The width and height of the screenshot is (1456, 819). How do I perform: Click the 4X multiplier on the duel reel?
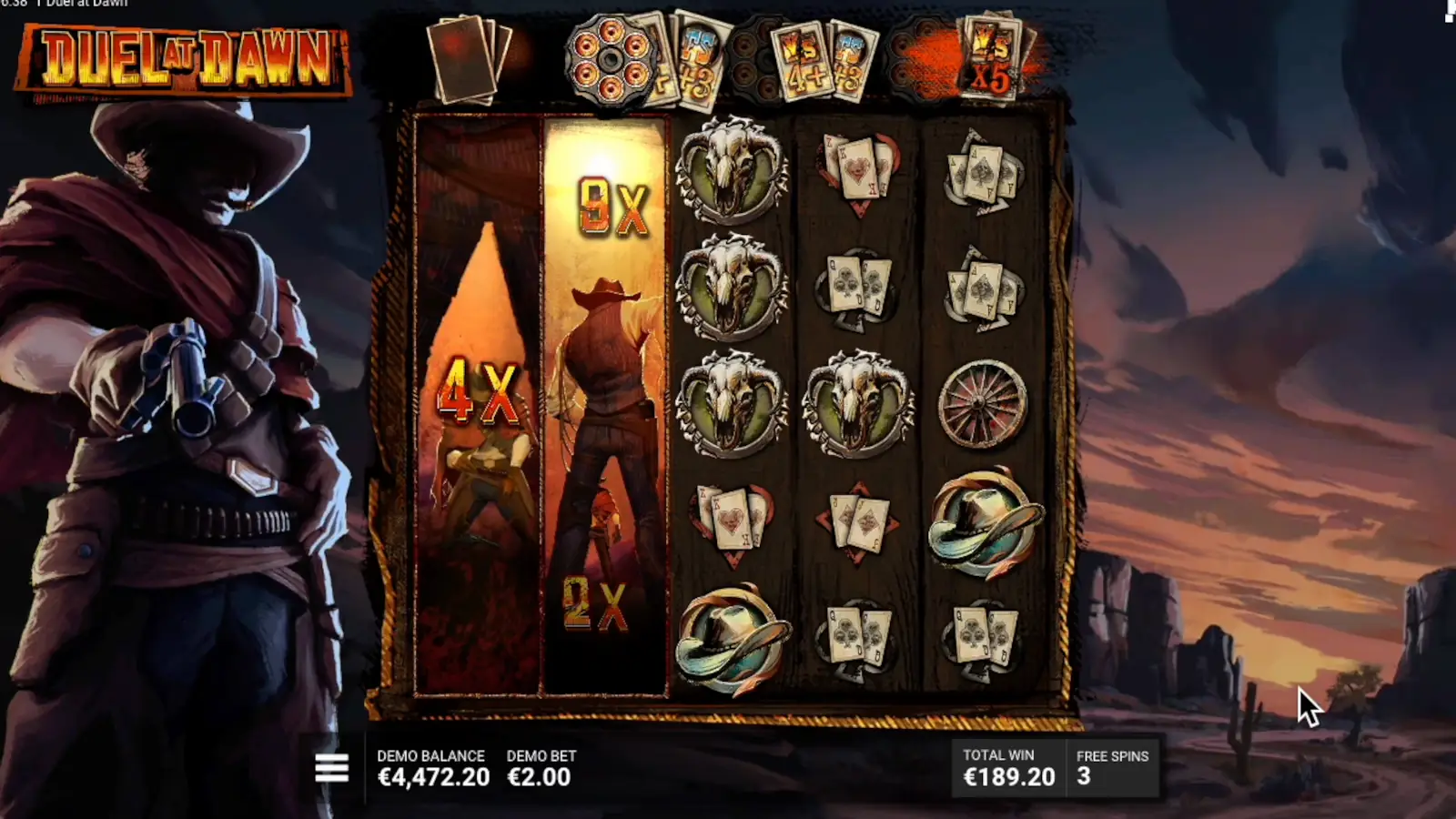coord(480,391)
